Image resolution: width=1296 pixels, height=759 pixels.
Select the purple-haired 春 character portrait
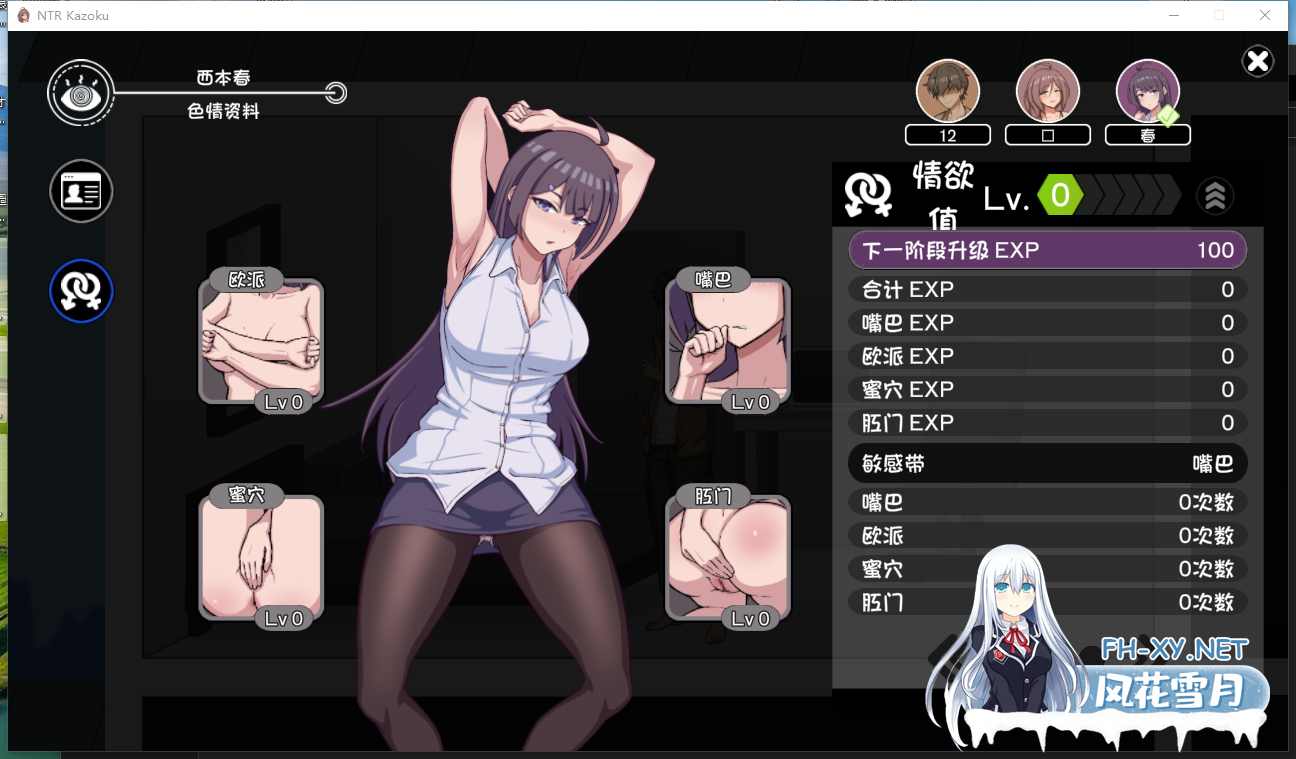[x=1147, y=92]
